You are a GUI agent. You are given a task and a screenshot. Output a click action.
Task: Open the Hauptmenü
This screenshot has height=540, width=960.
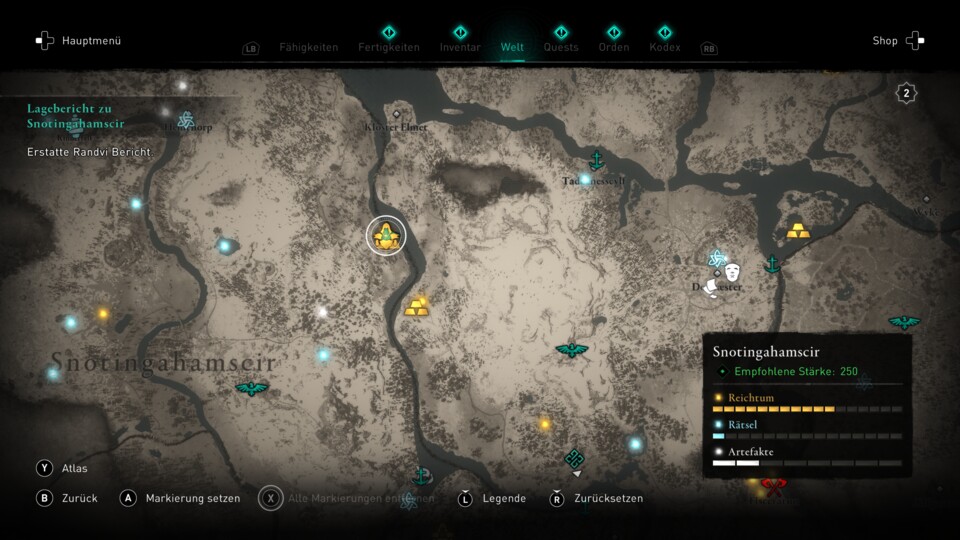pyautogui.click(x=78, y=41)
